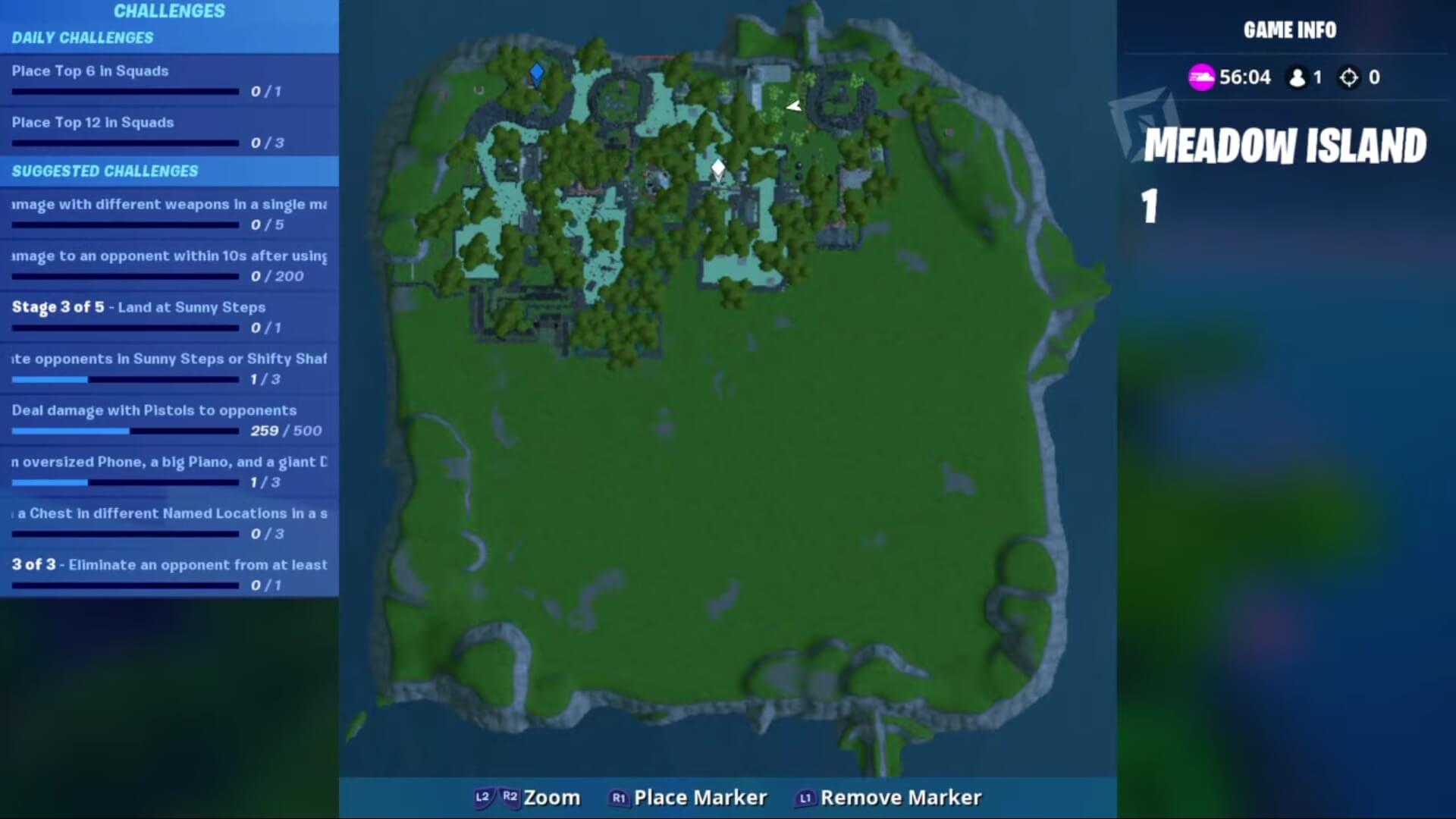
Task: Click the eliminations crosshair icon
Action: click(1349, 77)
